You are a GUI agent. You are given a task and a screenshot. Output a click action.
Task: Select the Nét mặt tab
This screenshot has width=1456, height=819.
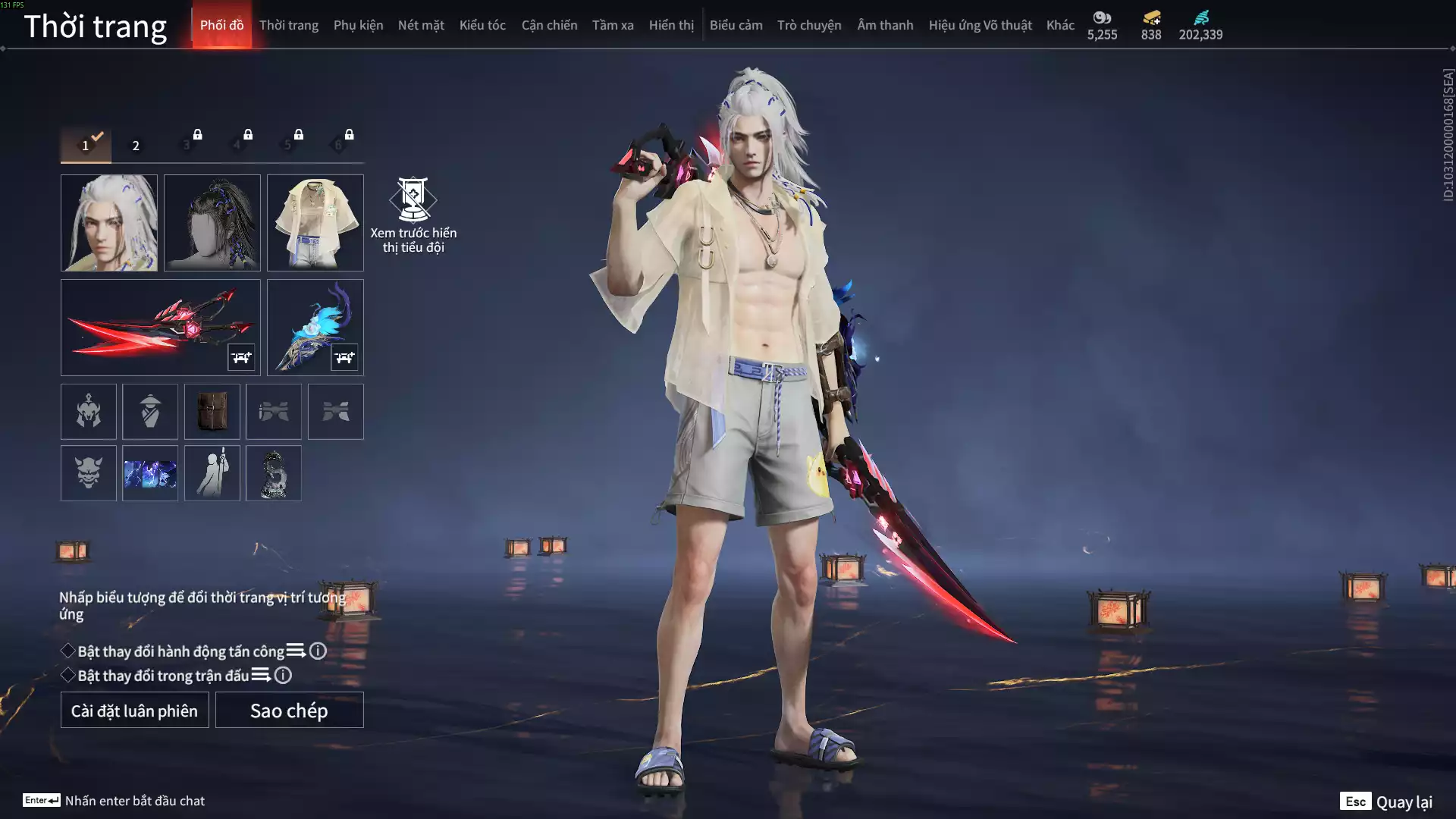(421, 25)
